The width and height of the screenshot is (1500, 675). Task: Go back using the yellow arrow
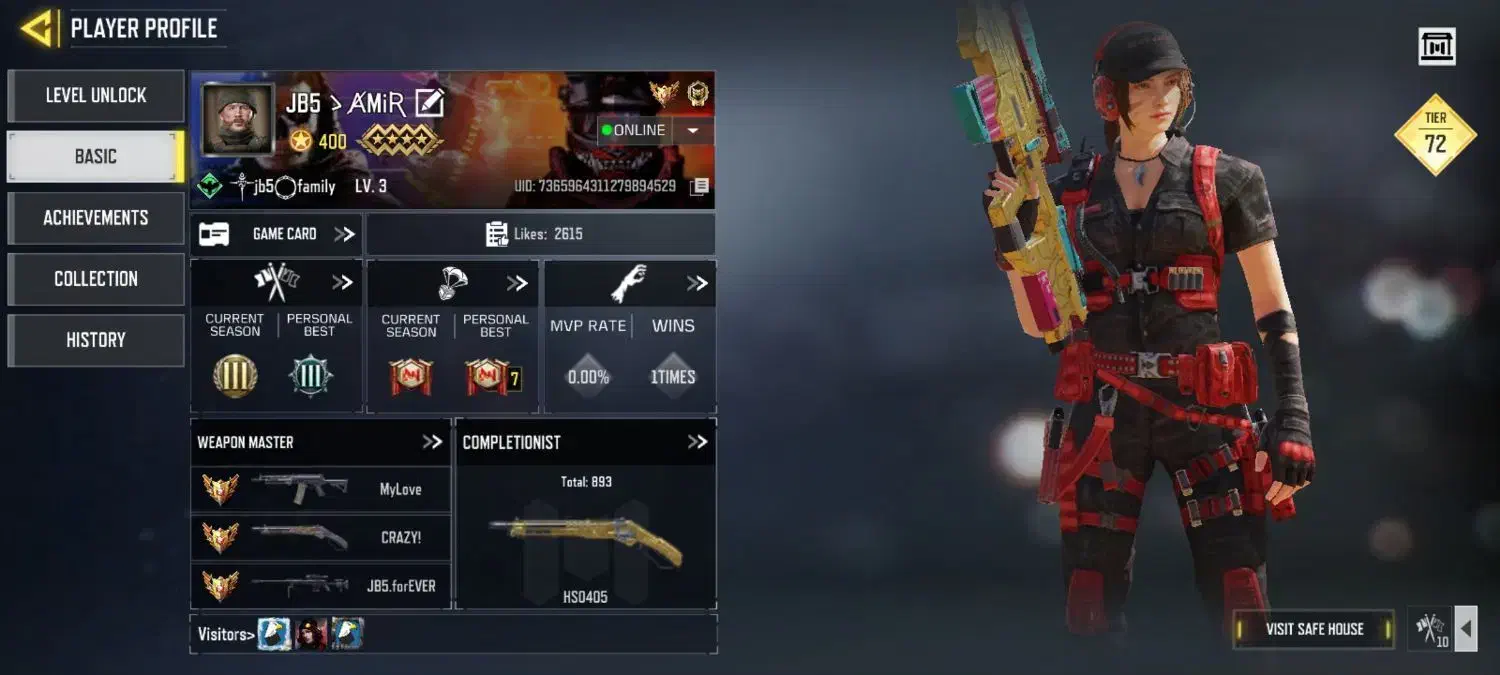point(37,28)
